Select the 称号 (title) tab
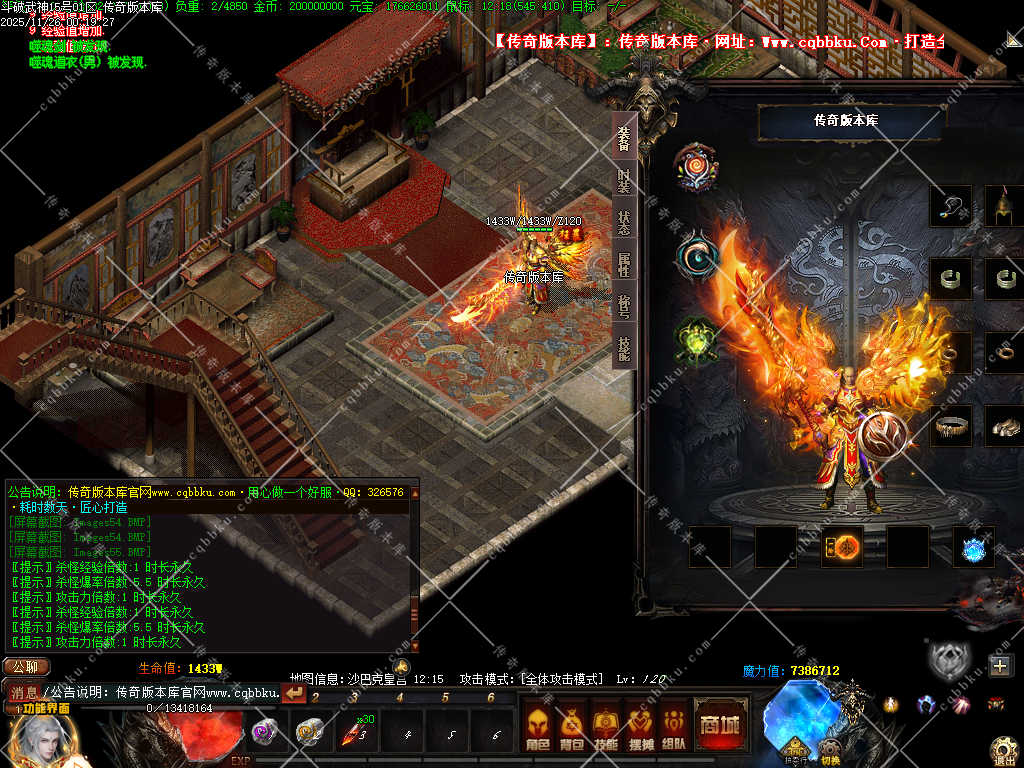 coord(624,307)
